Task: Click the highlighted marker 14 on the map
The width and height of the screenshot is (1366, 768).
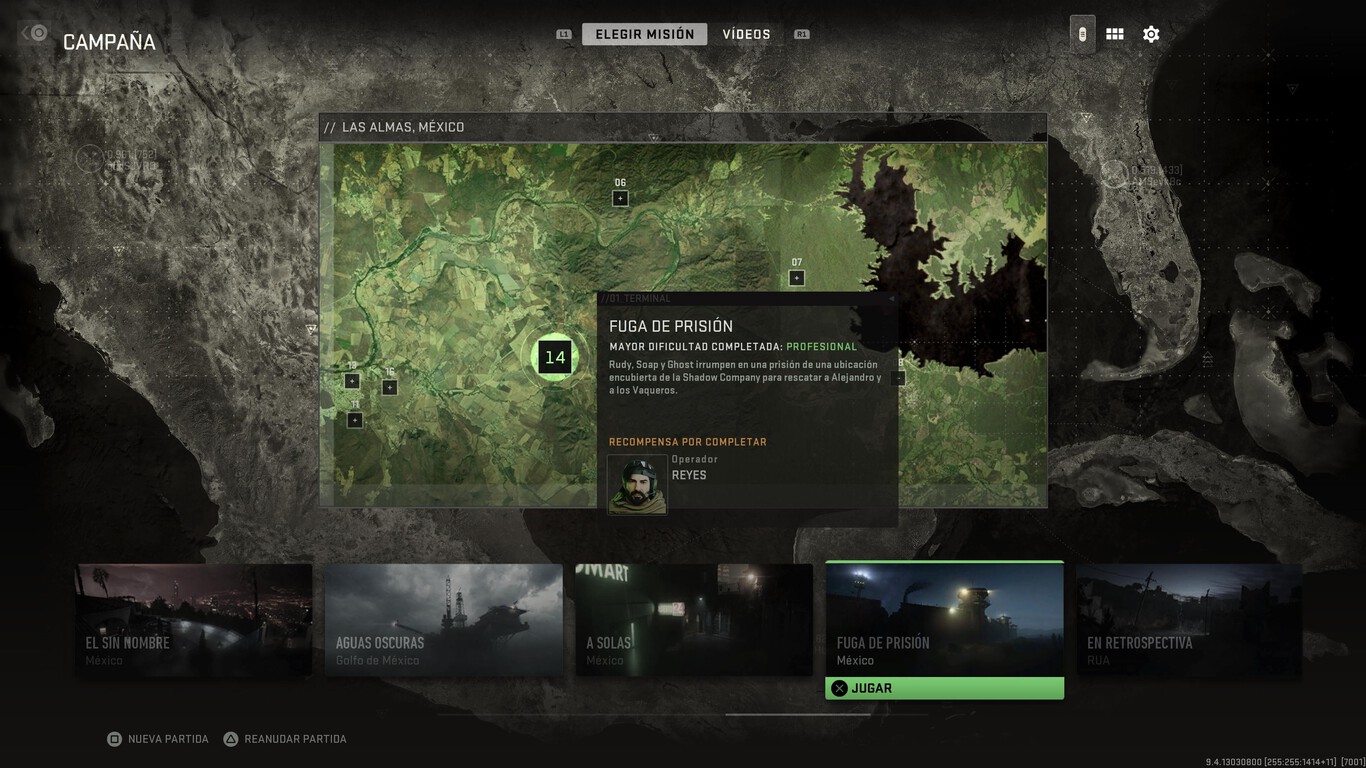Action: pos(554,357)
